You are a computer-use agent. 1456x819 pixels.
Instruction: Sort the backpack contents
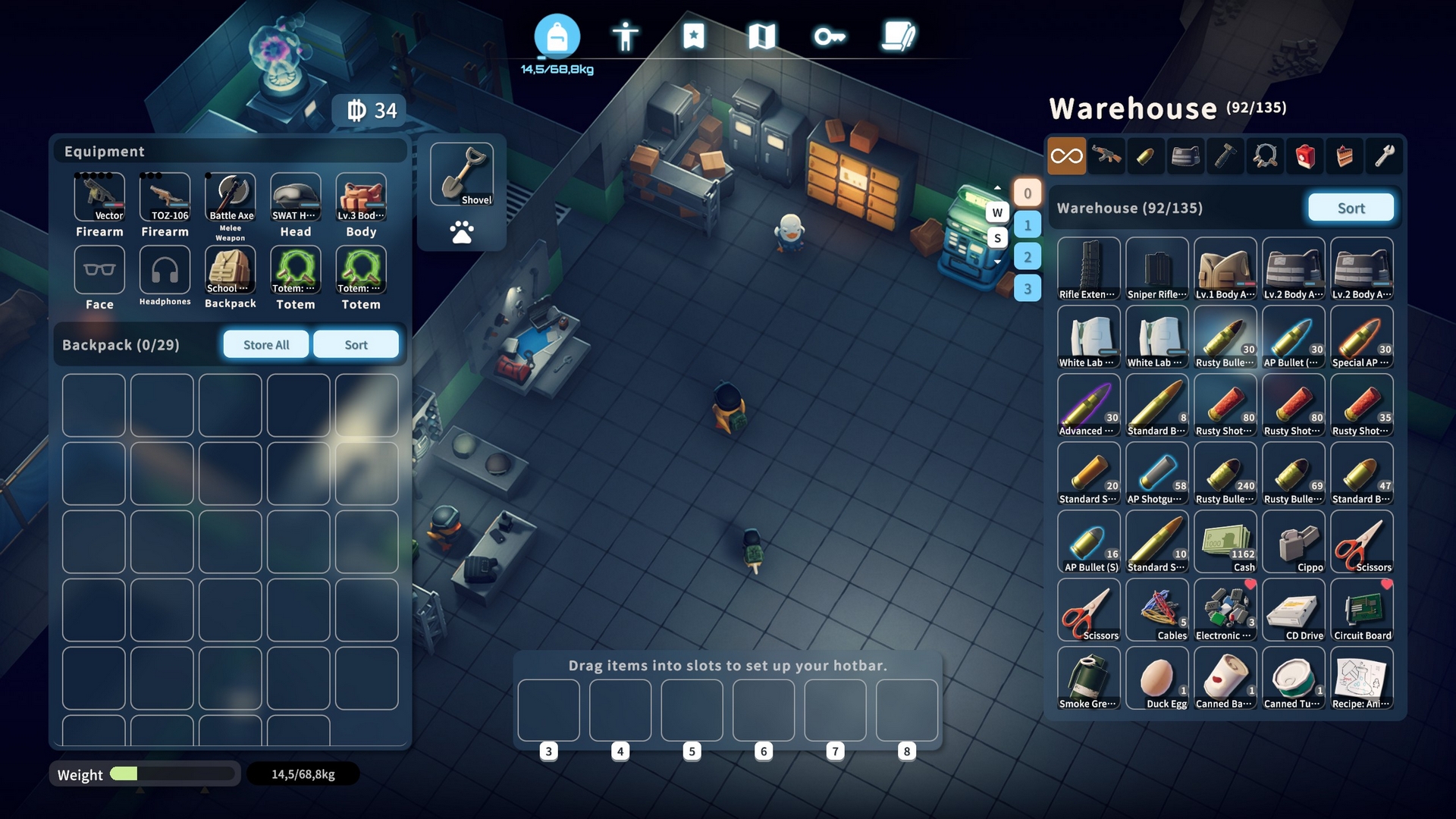click(356, 344)
